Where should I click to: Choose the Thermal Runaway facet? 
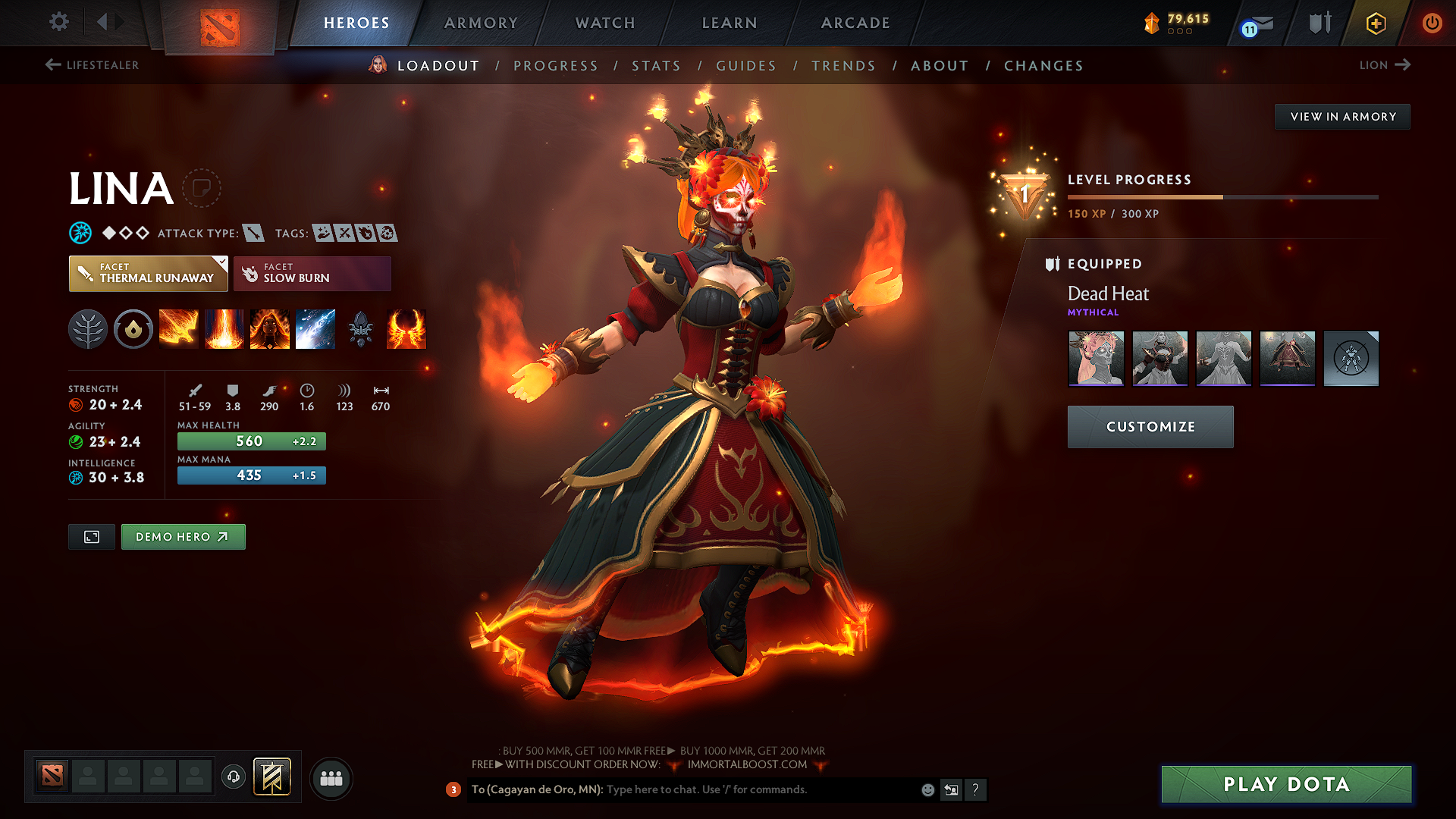tap(148, 274)
